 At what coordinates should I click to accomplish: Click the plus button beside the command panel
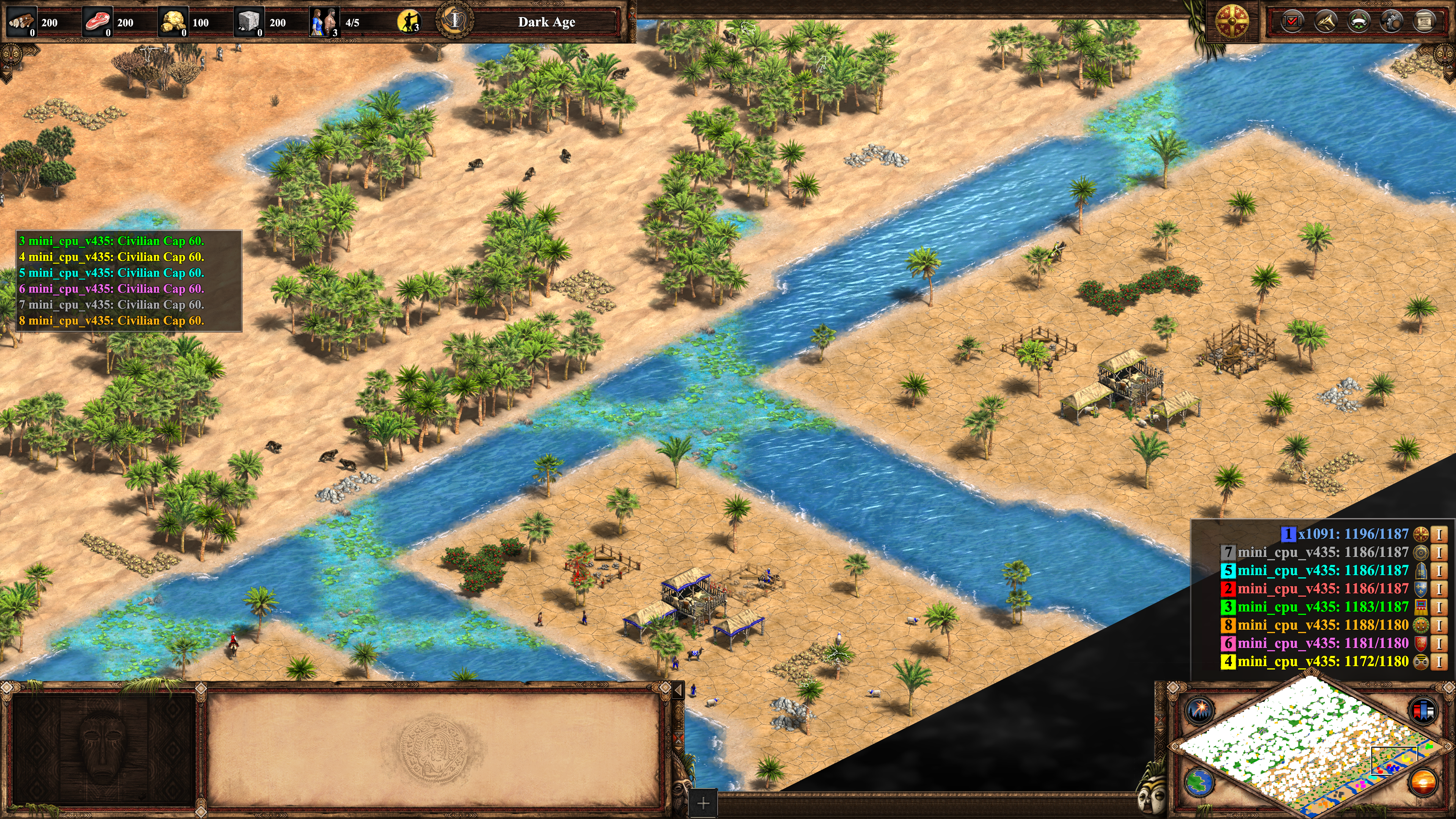pos(703,803)
